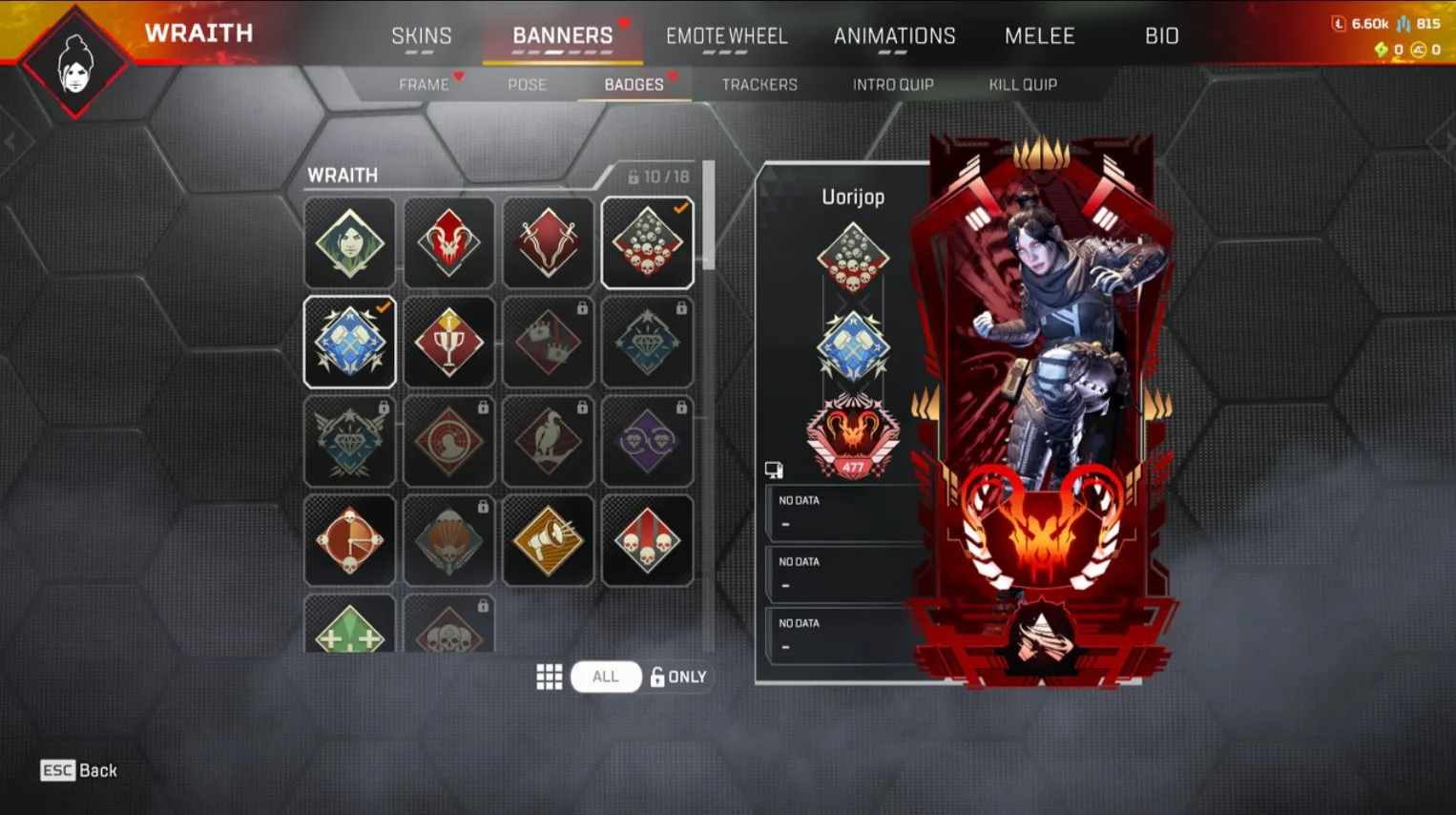Open the EMOTE WHEEL menu

tap(727, 36)
